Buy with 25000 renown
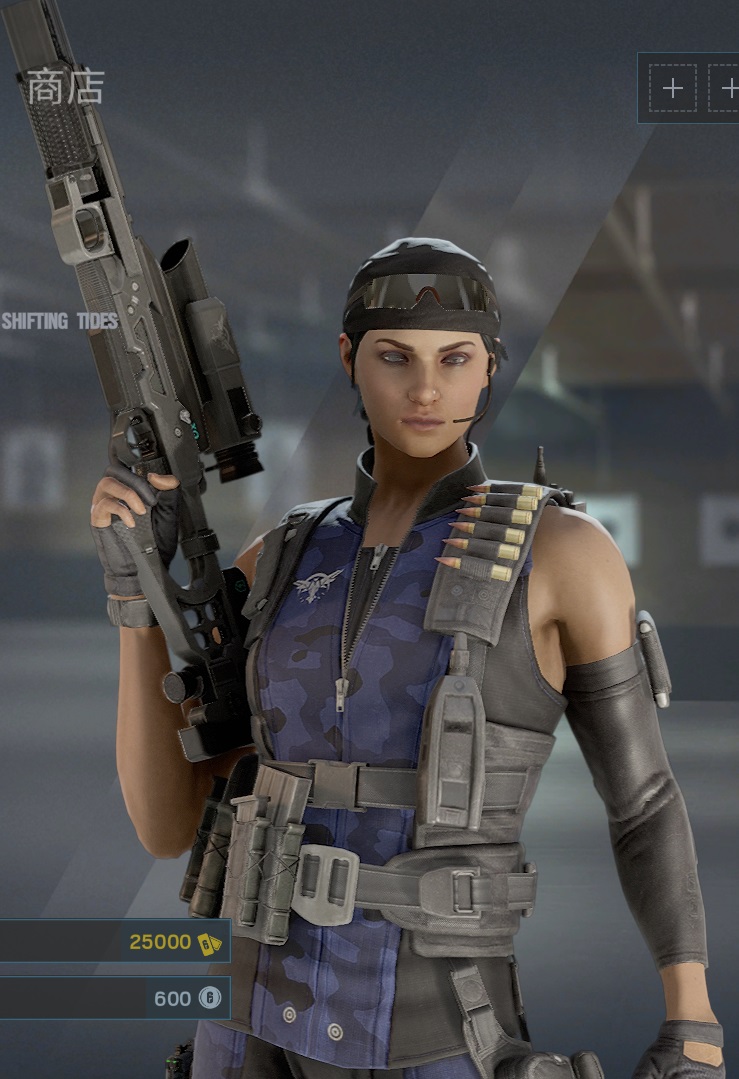This screenshot has height=1079, width=739. tap(115, 941)
